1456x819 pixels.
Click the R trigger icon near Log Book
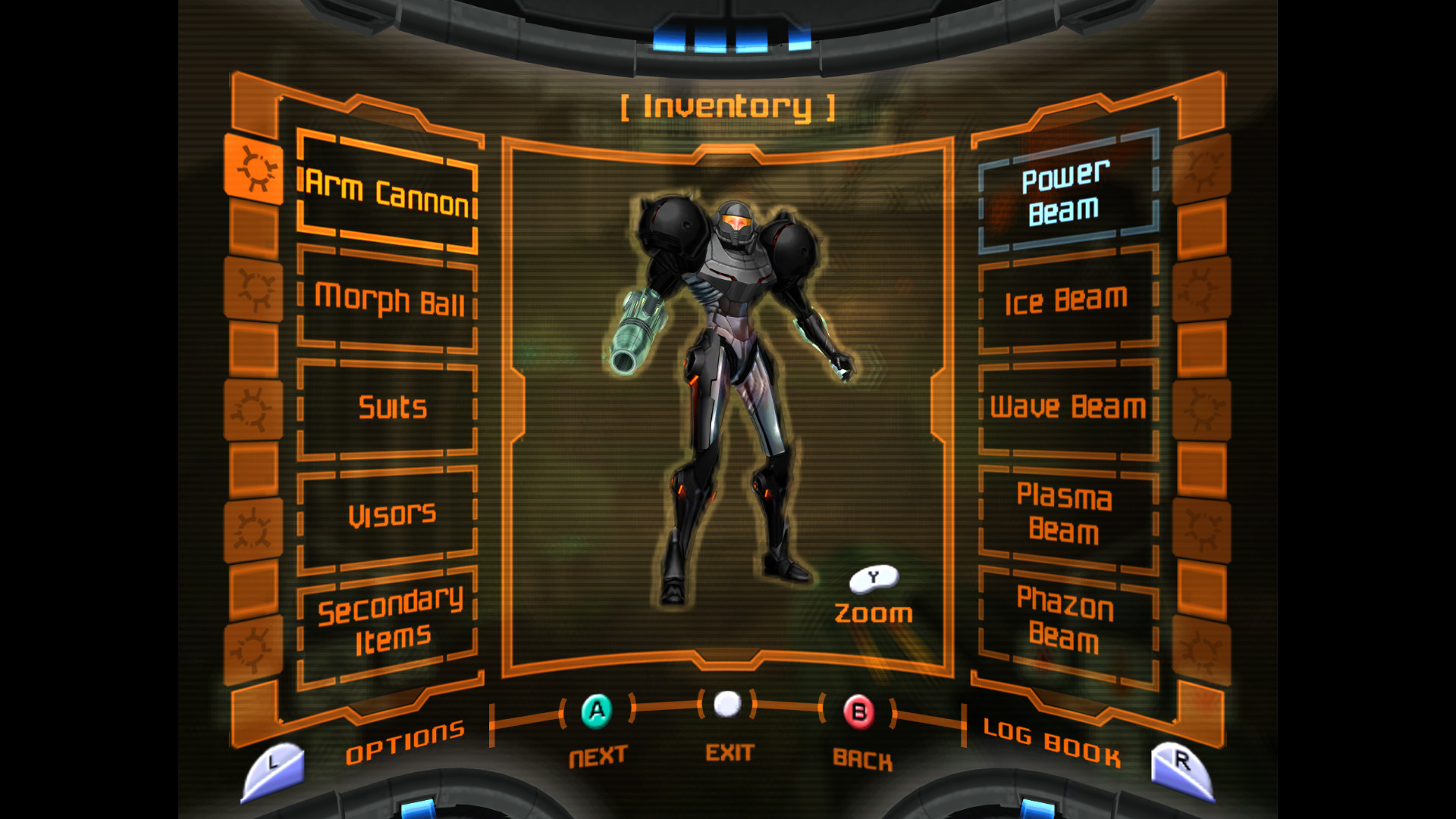[1181, 766]
